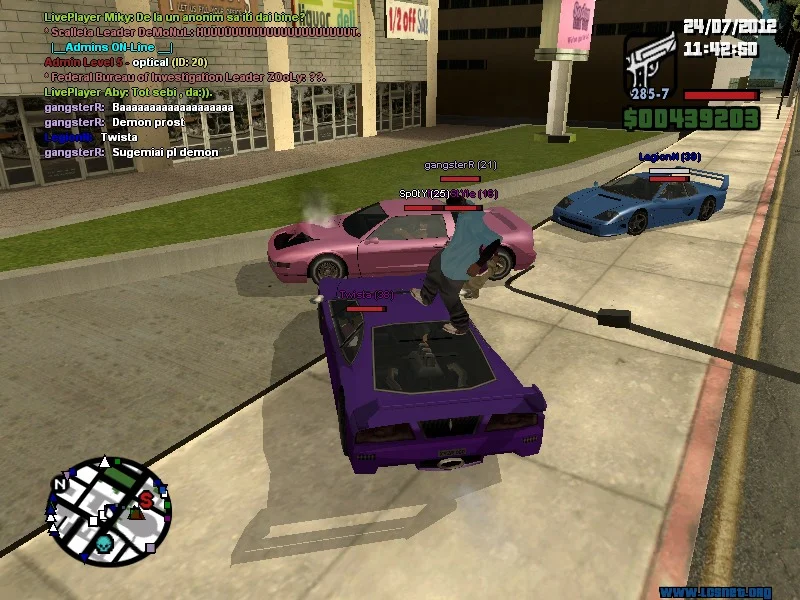Click the cyan skull marker on the radar

point(102,544)
